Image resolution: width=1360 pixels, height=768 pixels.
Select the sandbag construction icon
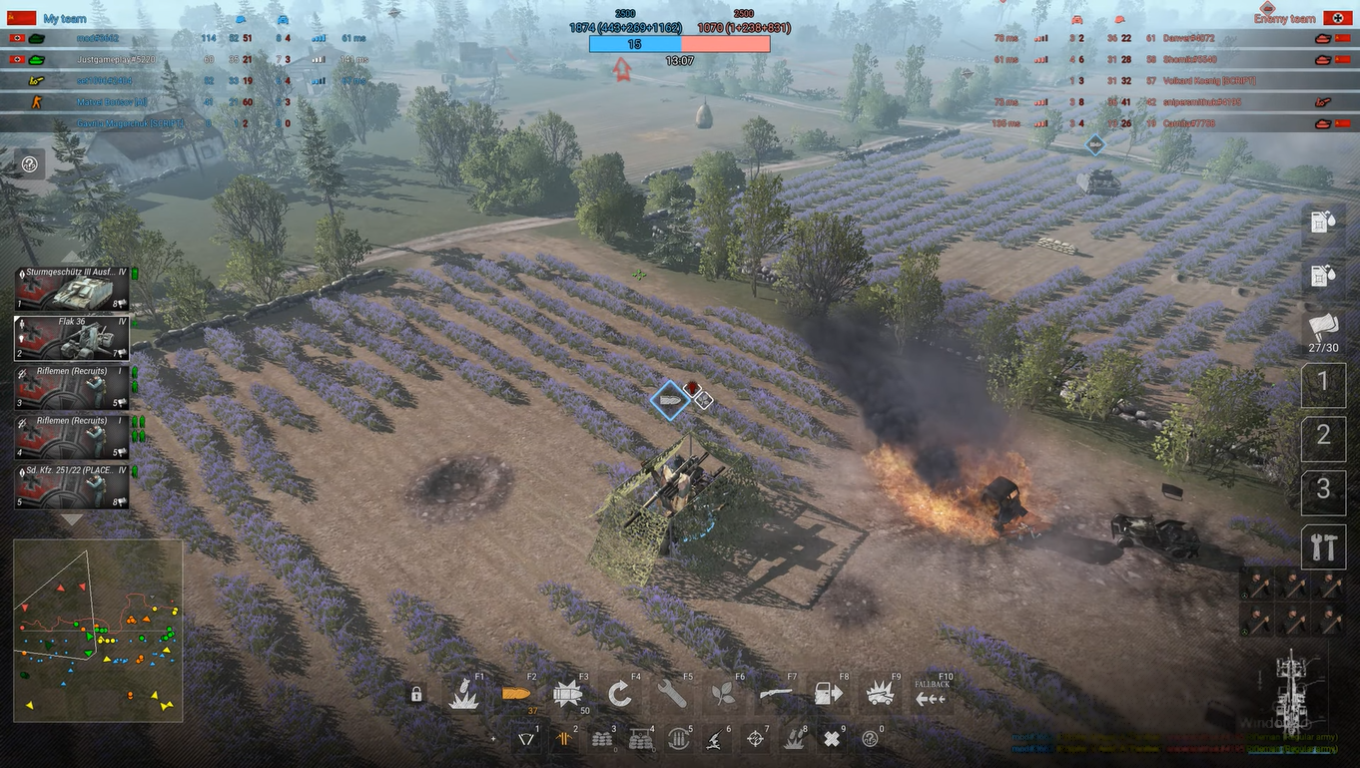(x=601, y=740)
